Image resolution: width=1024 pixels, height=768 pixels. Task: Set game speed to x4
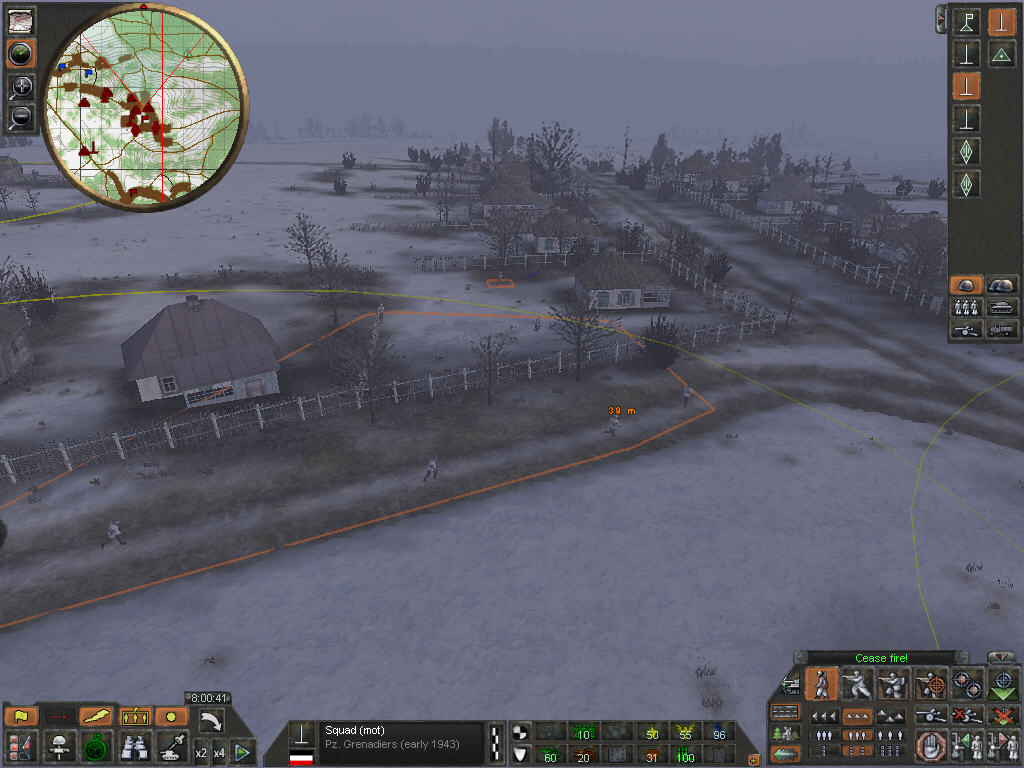tap(220, 752)
